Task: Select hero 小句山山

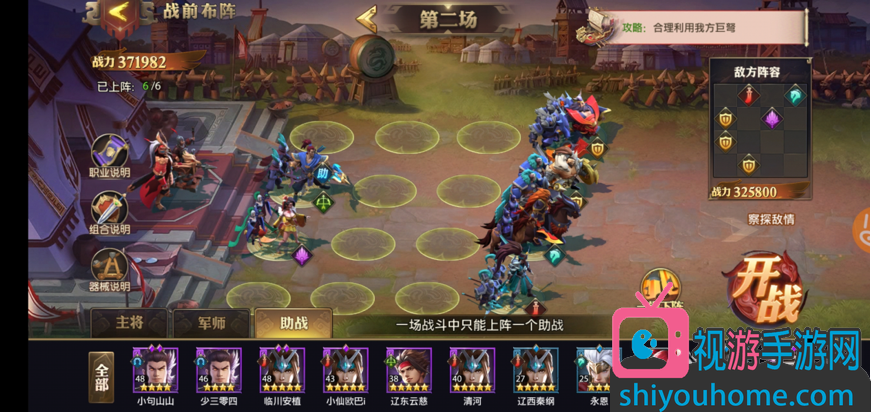Action: tap(155, 374)
